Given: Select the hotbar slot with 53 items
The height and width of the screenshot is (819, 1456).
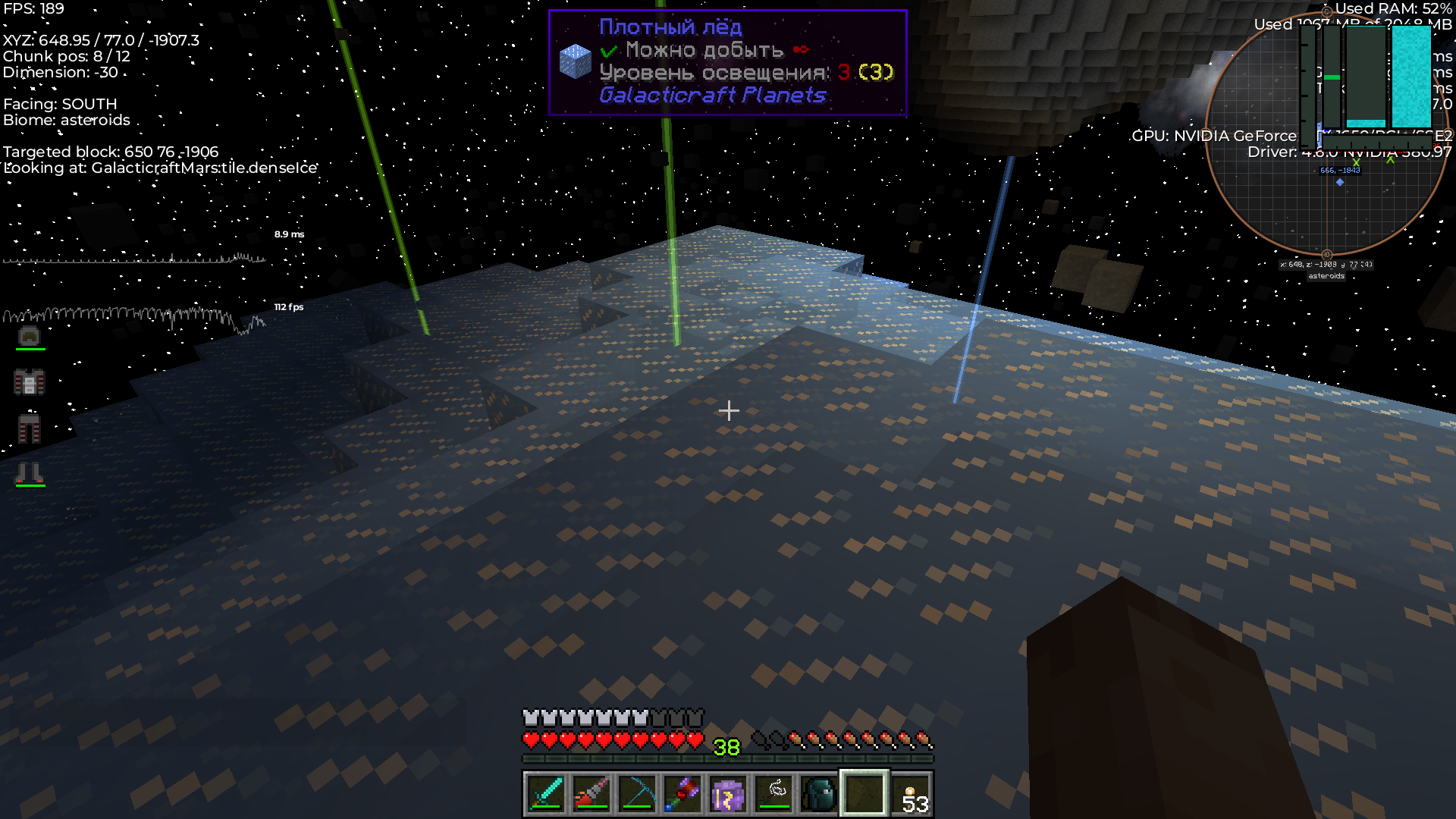Looking at the screenshot, I should [x=911, y=793].
